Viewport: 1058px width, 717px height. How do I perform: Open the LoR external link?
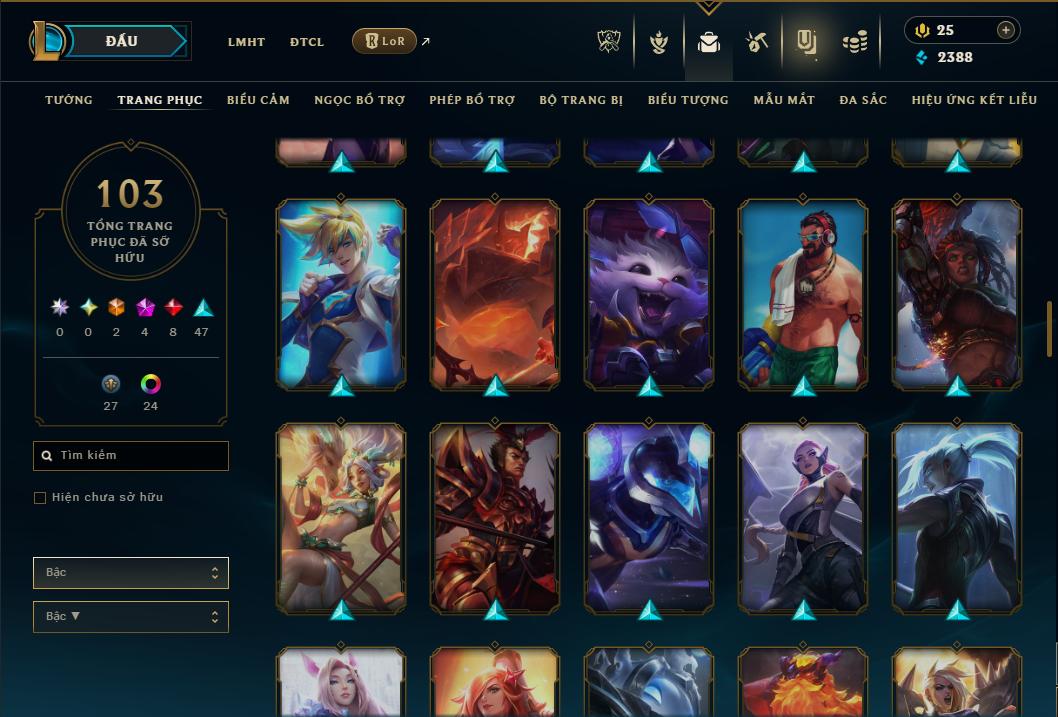(x=386, y=41)
